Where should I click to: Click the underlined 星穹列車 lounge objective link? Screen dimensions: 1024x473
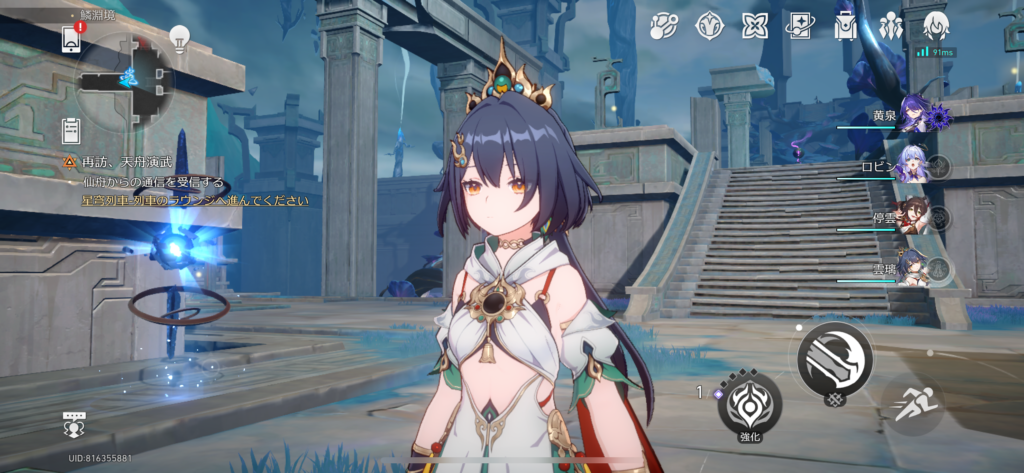pos(195,201)
